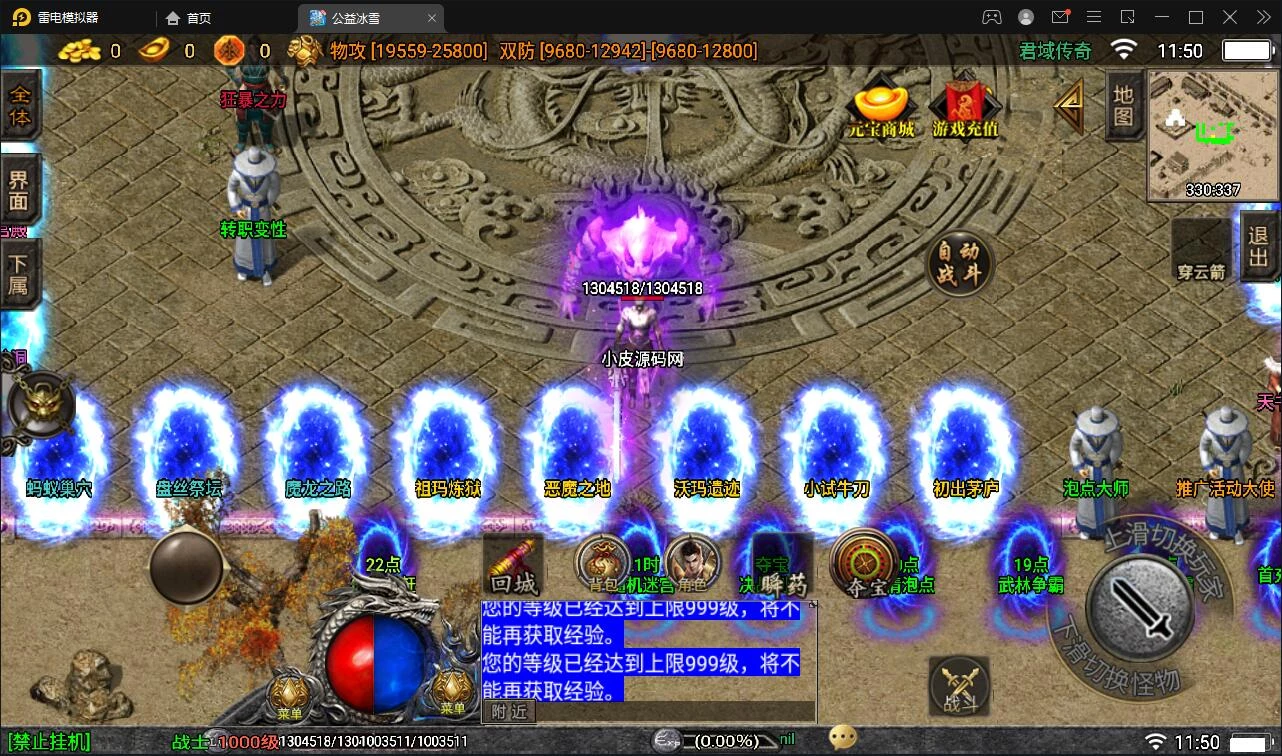Toggle 自动战斗 auto battle
Screen dimensions: 1282x756
click(x=960, y=264)
